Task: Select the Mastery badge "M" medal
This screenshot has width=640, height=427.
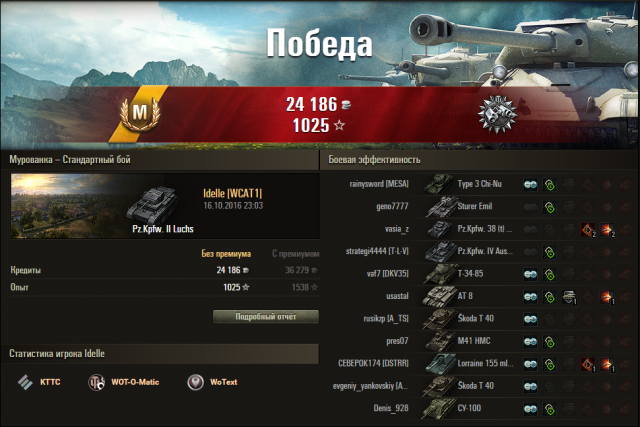Action: coord(140,110)
